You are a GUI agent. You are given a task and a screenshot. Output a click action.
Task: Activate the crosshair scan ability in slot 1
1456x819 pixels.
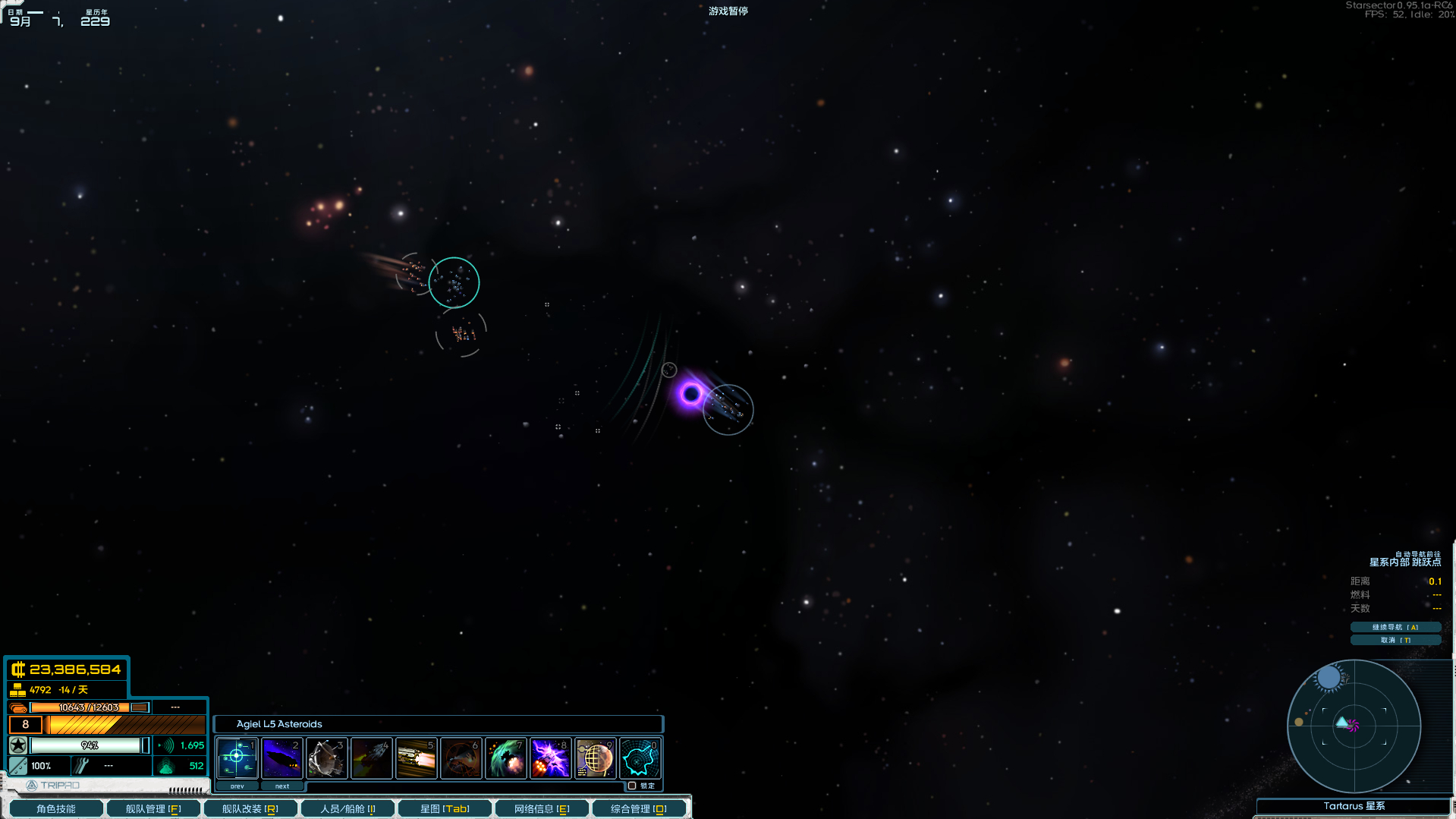pyautogui.click(x=237, y=758)
